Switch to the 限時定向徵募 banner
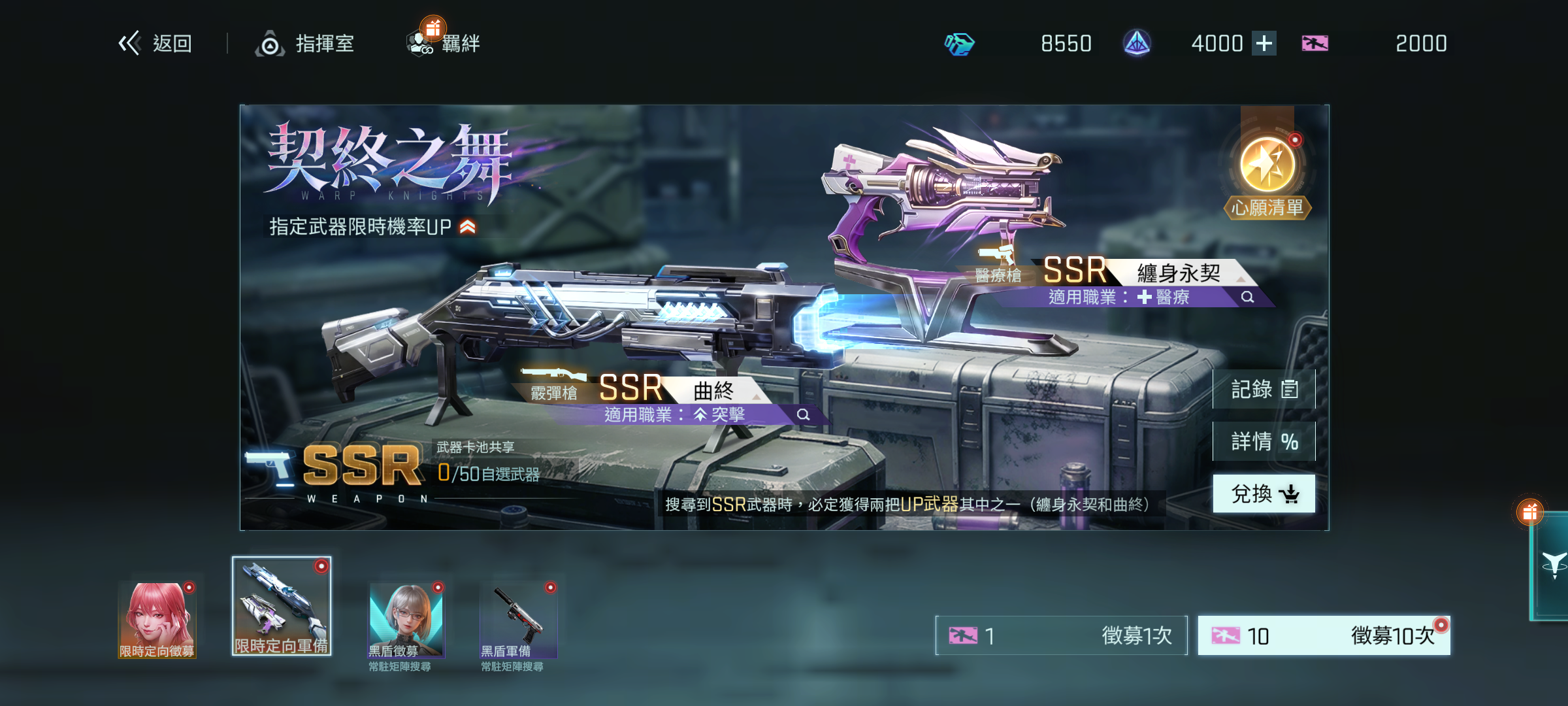 [157, 620]
